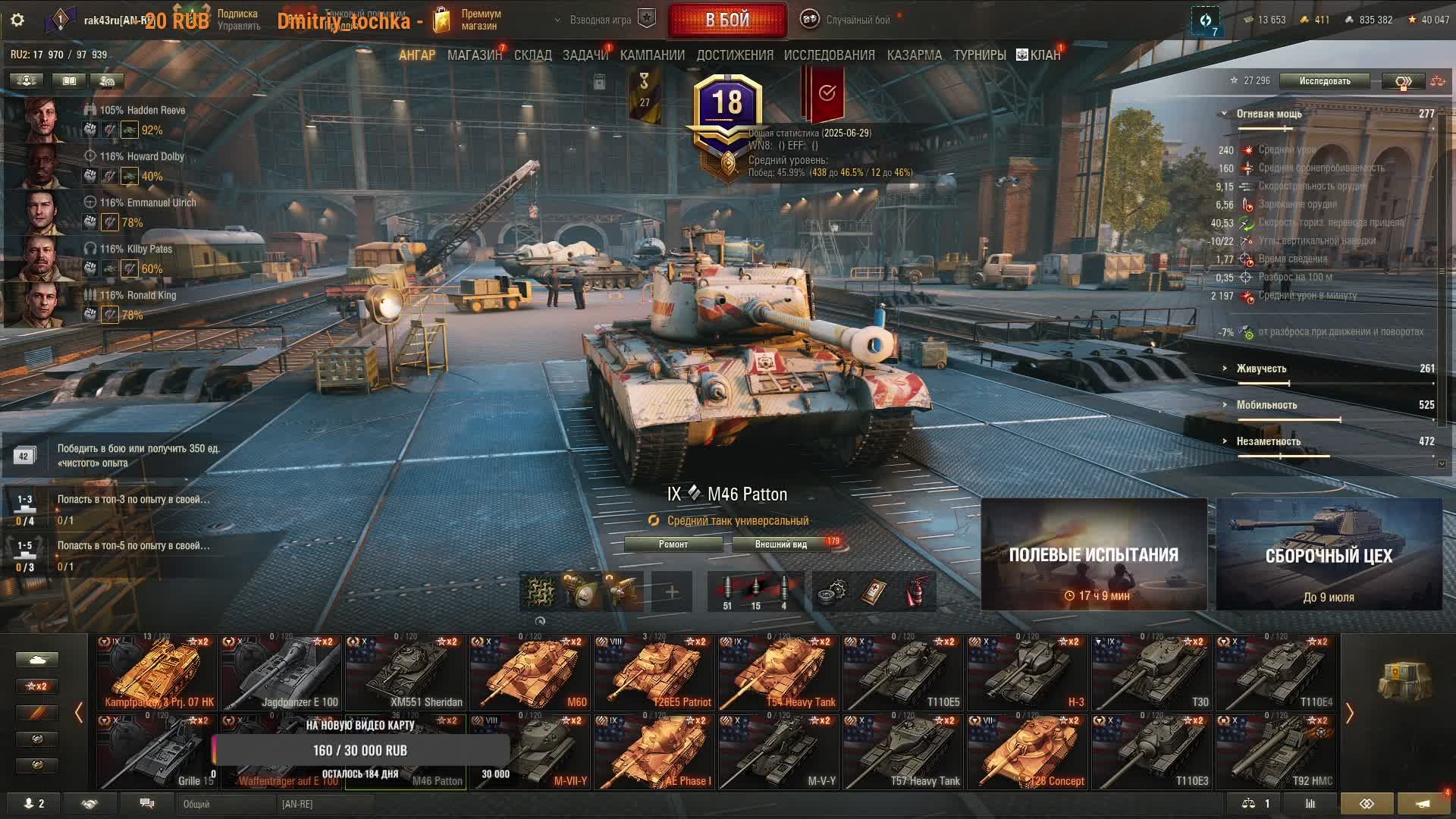Click the Исследовать button
Image resolution: width=1456 pixels, height=819 pixels.
pos(1324,81)
